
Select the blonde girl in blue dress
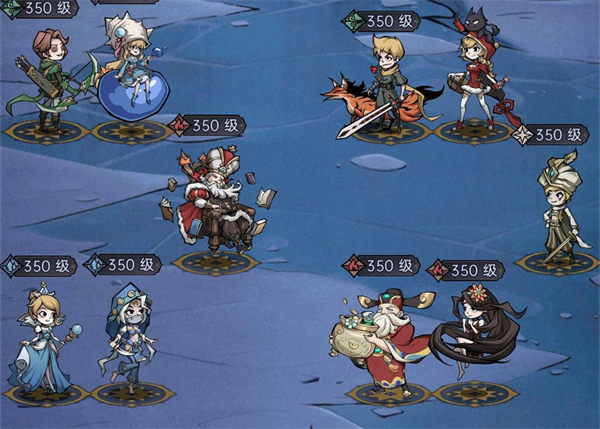(x=44, y=340)
